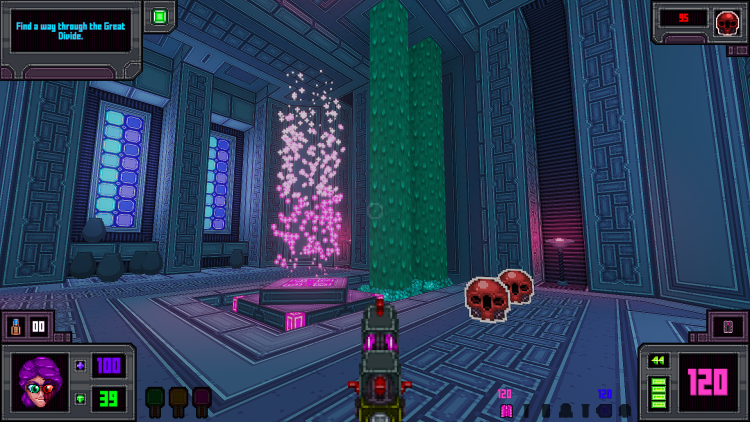Select the purple-haired character portrait
Image resolution: width=750 pixels, height=422 pixels.
(x=40, y=381)
